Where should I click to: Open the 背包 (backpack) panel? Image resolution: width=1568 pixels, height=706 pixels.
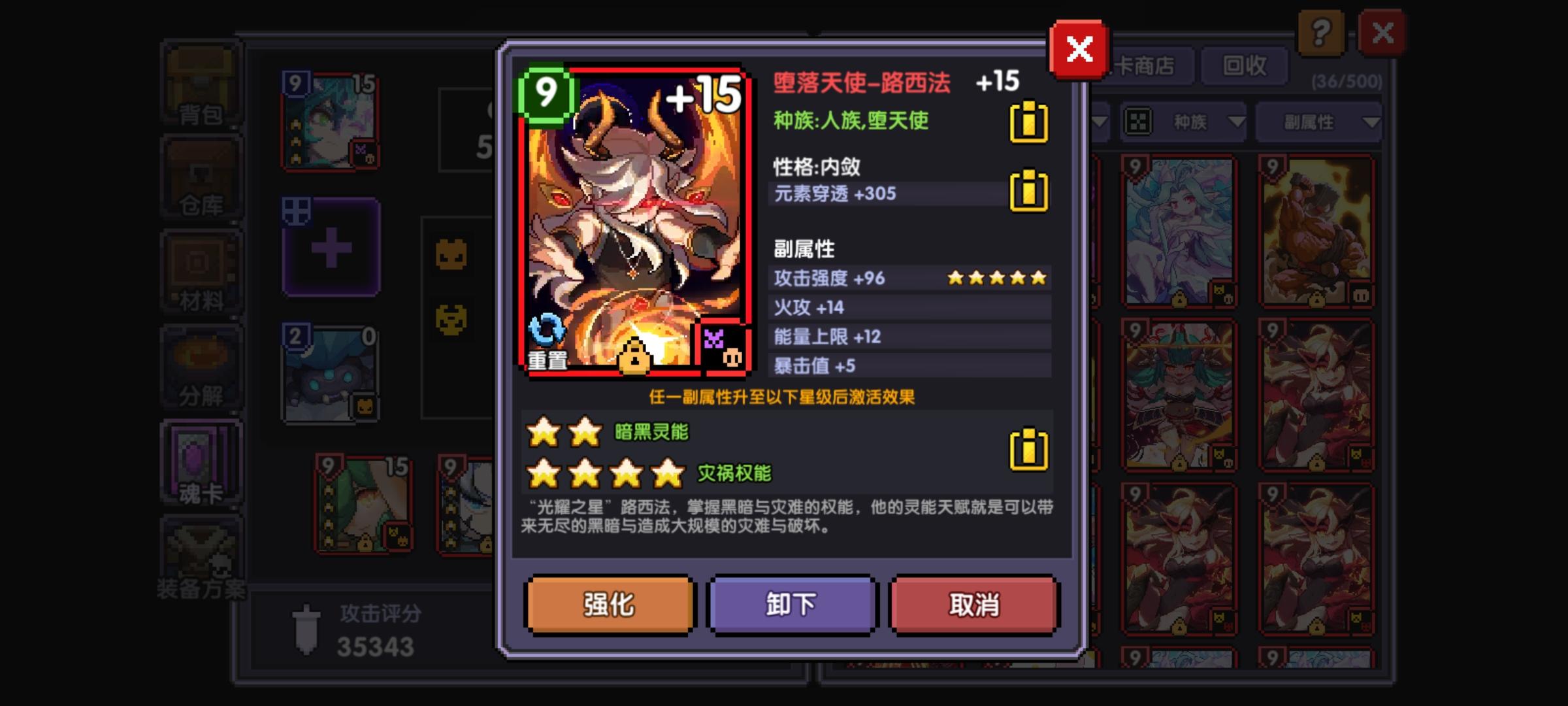201,82
